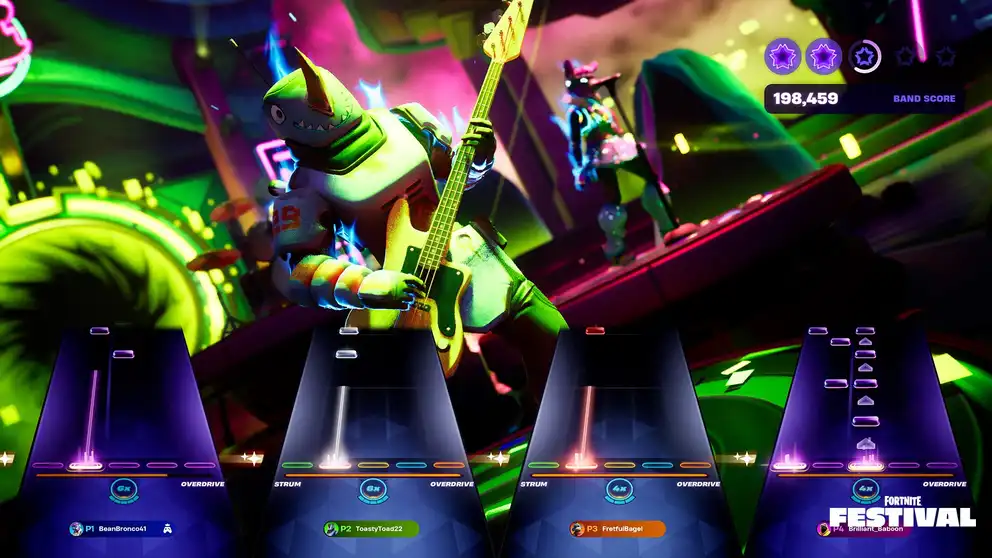Viewport: 992px width, 558px height.
Task: Choose the ToastyToad22 player nameplate
Action: [371, 529]
